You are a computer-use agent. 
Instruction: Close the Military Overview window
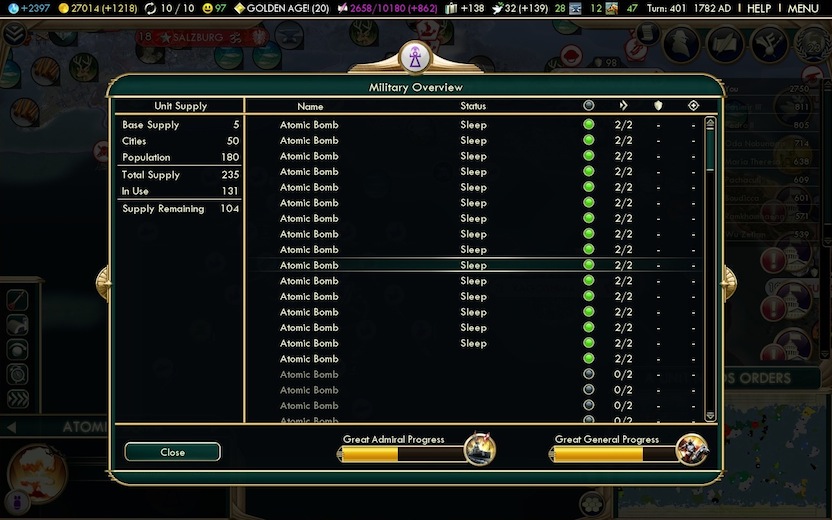pyautogui.click(x=172, y=452)
